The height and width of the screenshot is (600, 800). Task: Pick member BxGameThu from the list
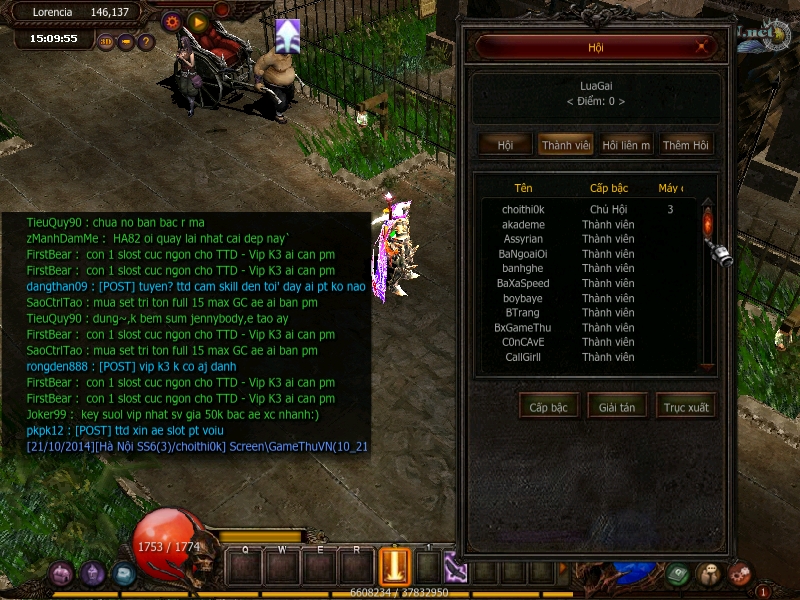[523, 328]
